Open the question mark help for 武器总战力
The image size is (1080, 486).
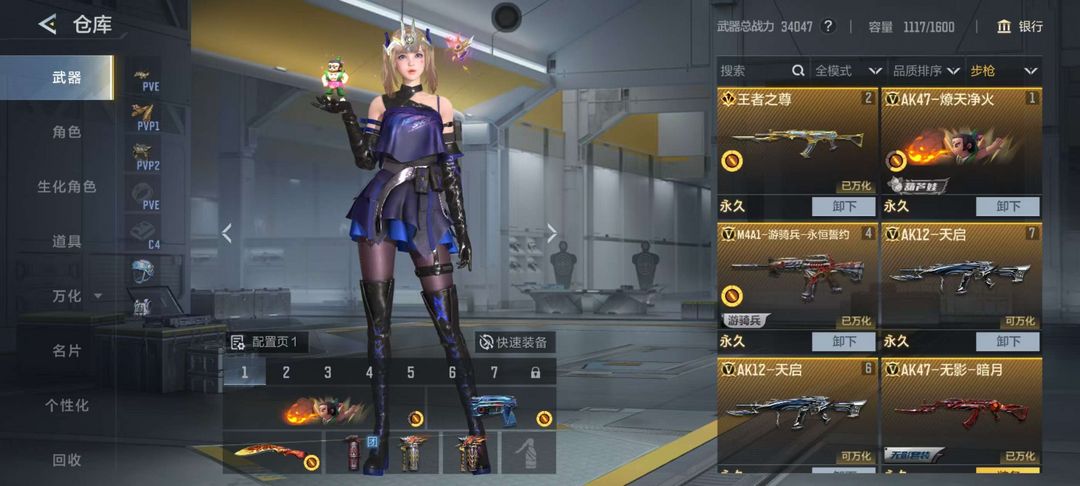[x=828, y=27]
